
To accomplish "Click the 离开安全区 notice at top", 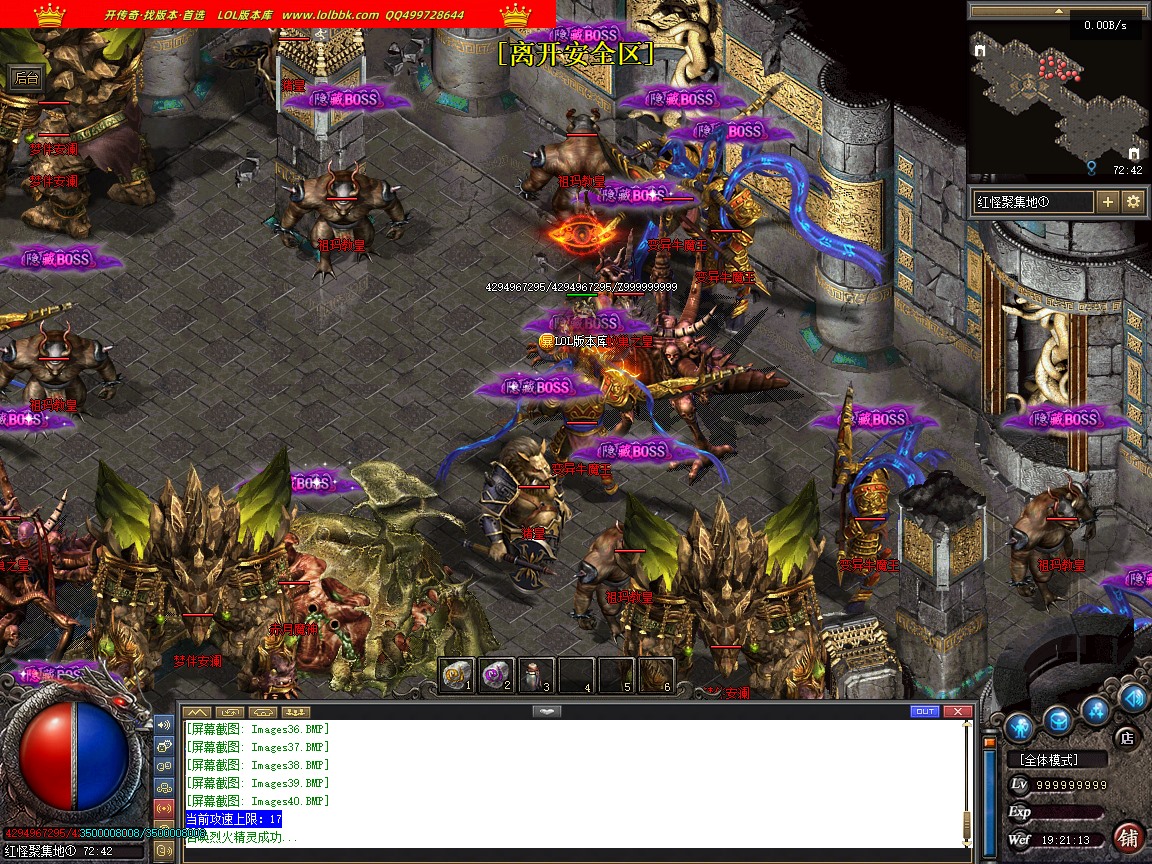I will pos(575,54).
